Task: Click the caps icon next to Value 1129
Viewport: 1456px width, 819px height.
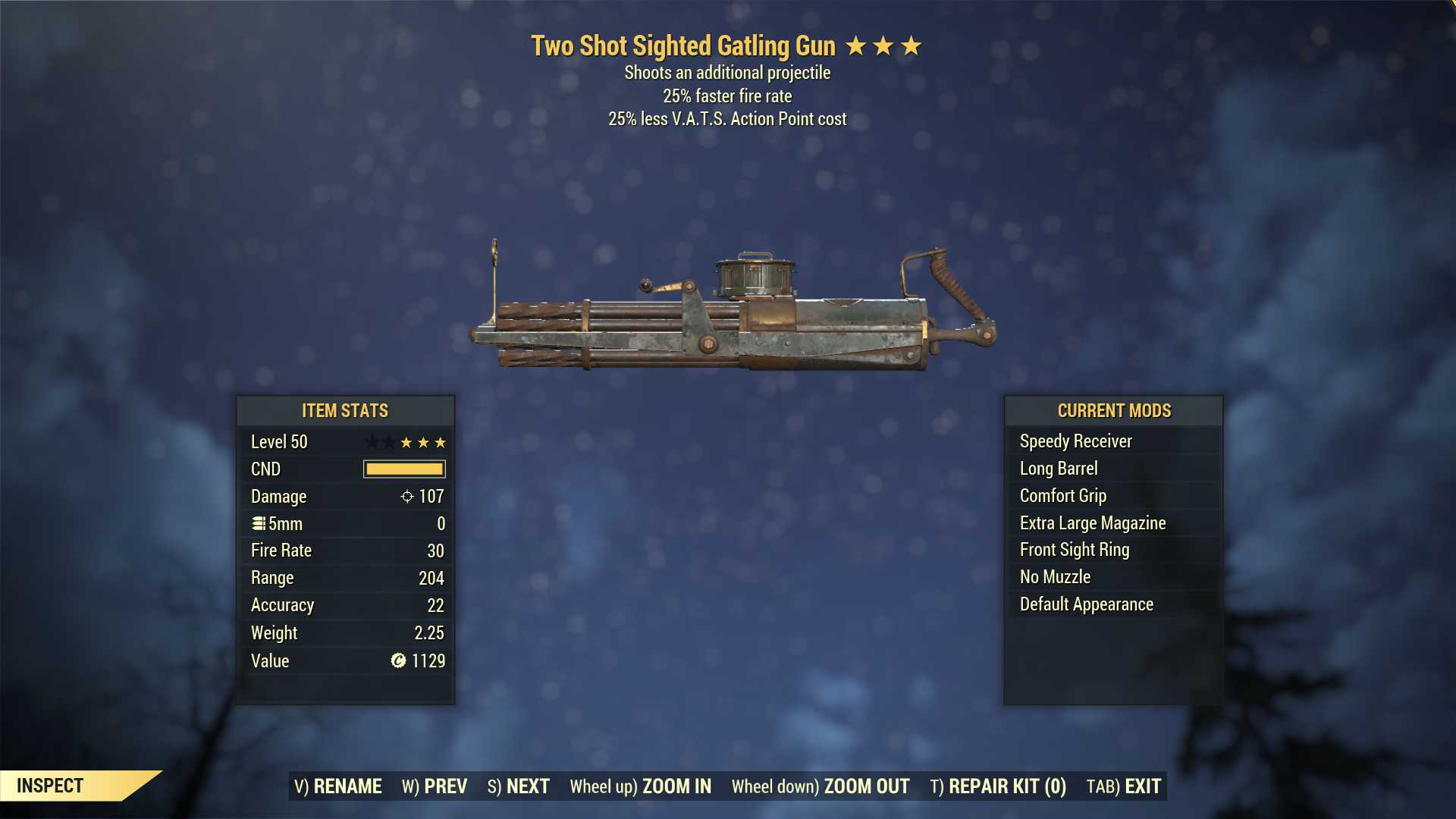Action: [x=397, y=661]
